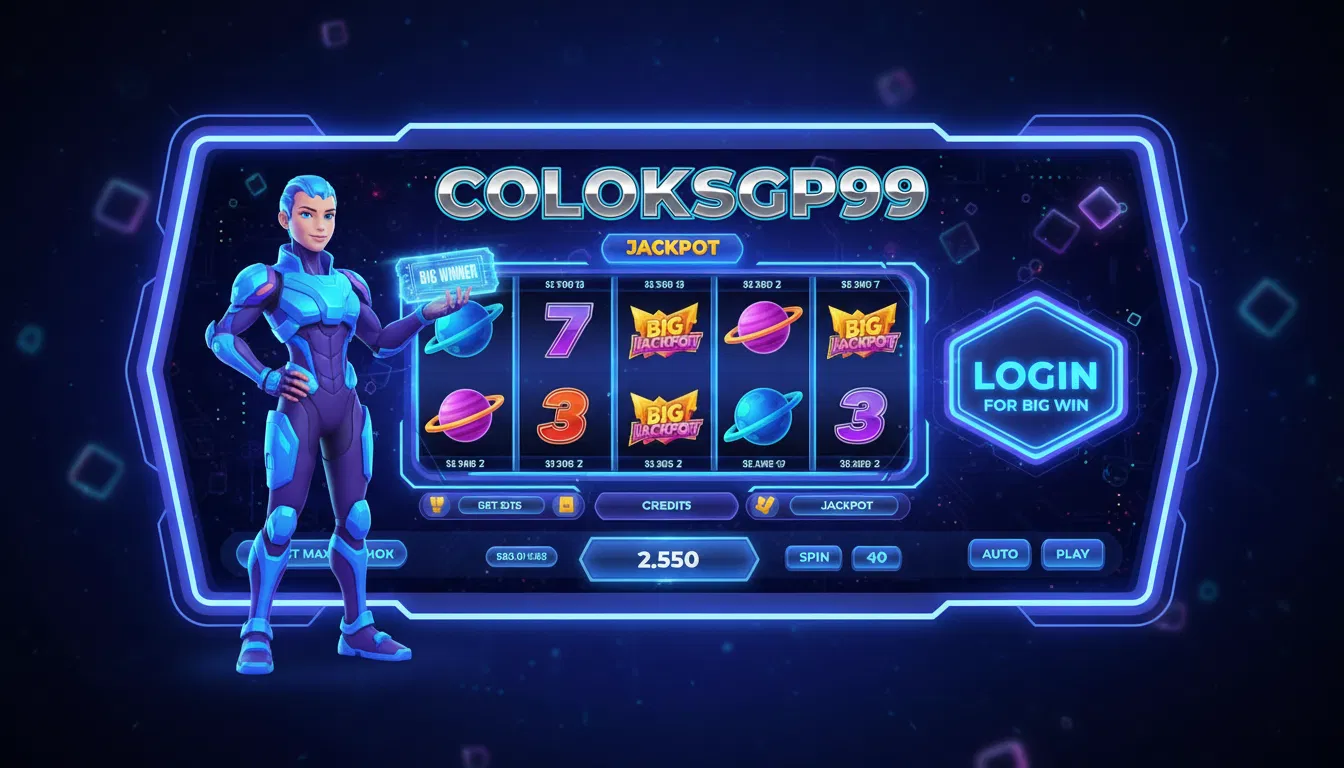The image size is (1344, 768).
Task: Select the CREDITS button
Action: click(x=666, y=506)
